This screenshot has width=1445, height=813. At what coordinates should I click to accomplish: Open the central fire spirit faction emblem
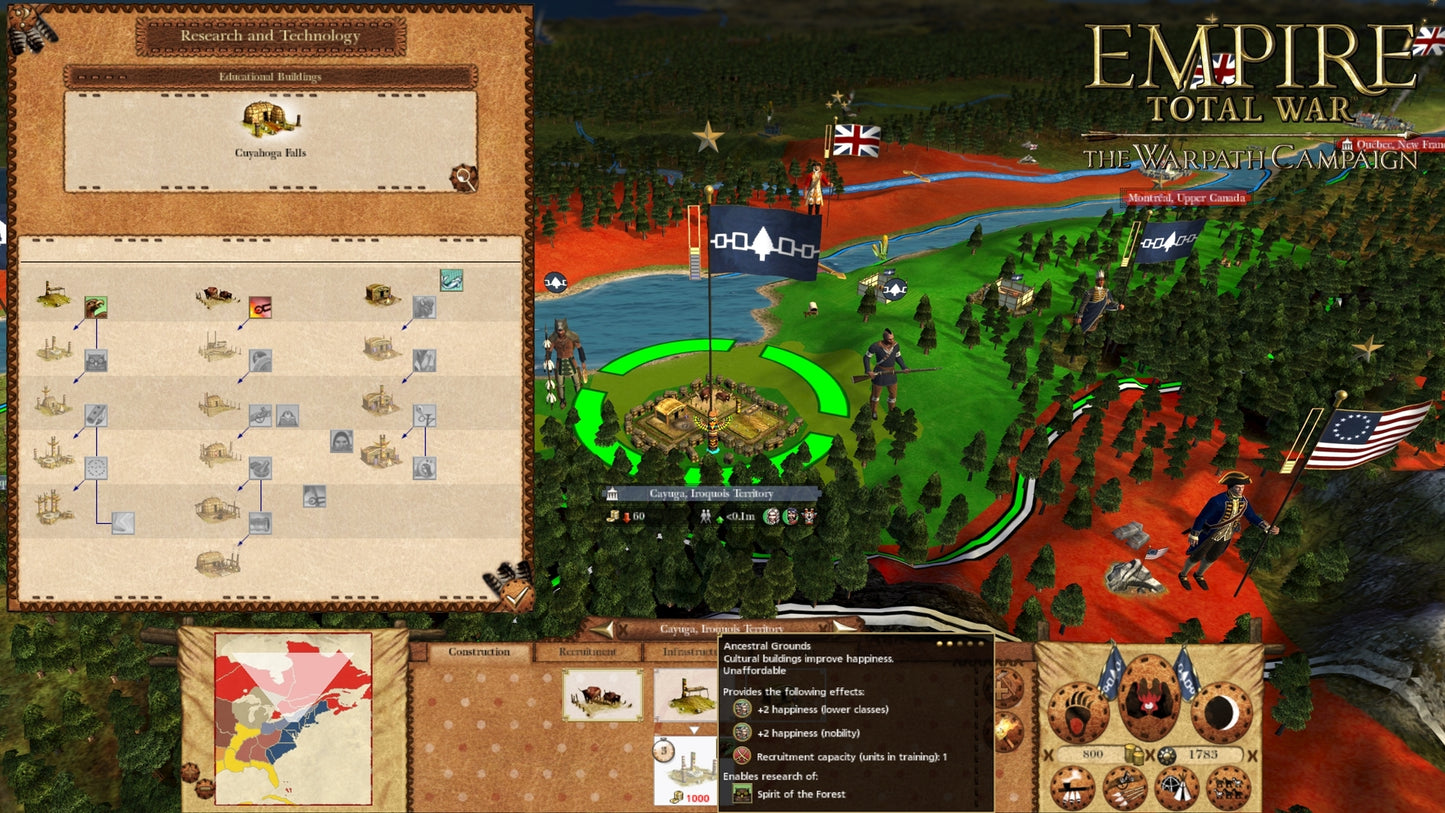[x=1149, y=699]
